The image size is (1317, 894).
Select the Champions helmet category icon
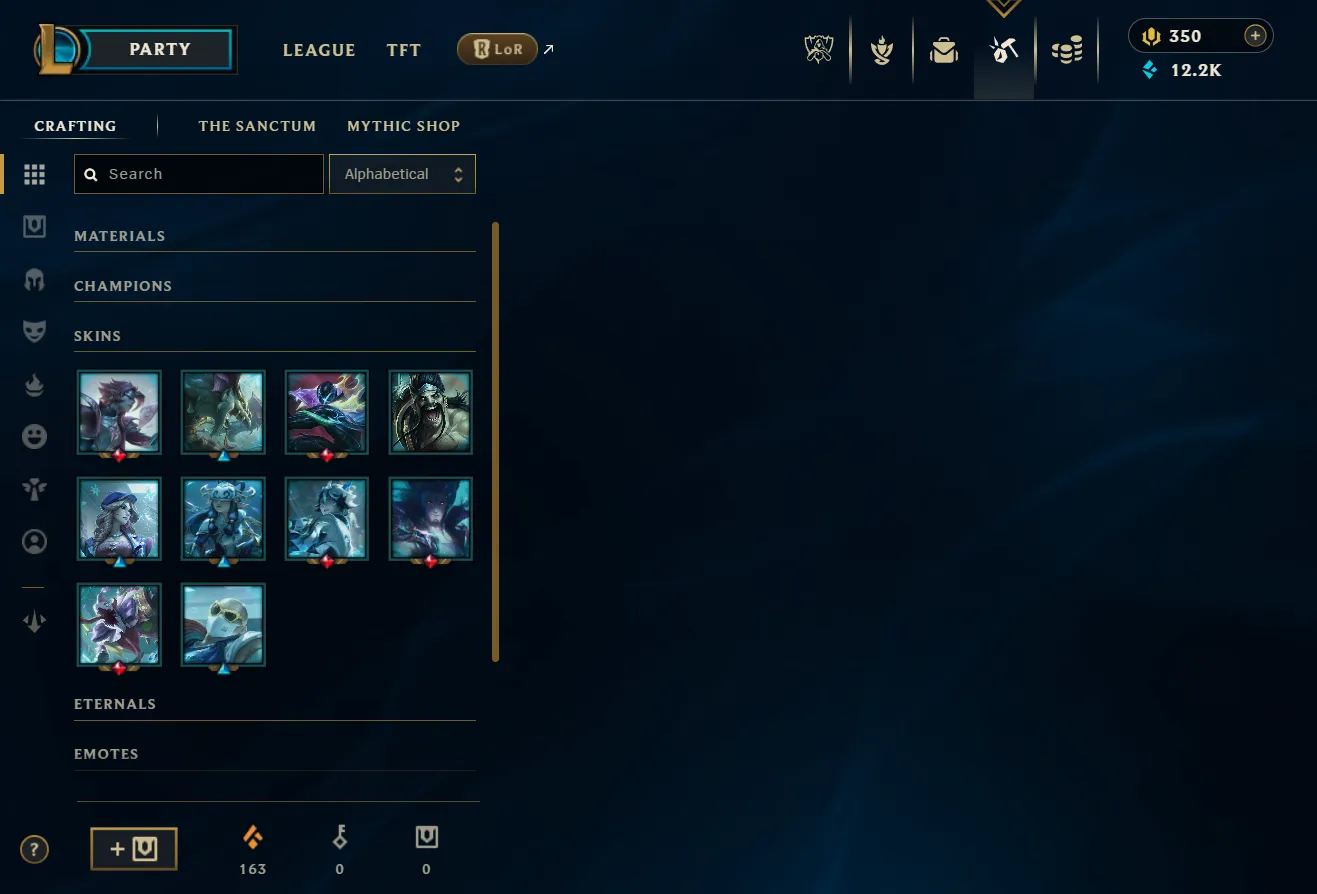pos(34,279)
